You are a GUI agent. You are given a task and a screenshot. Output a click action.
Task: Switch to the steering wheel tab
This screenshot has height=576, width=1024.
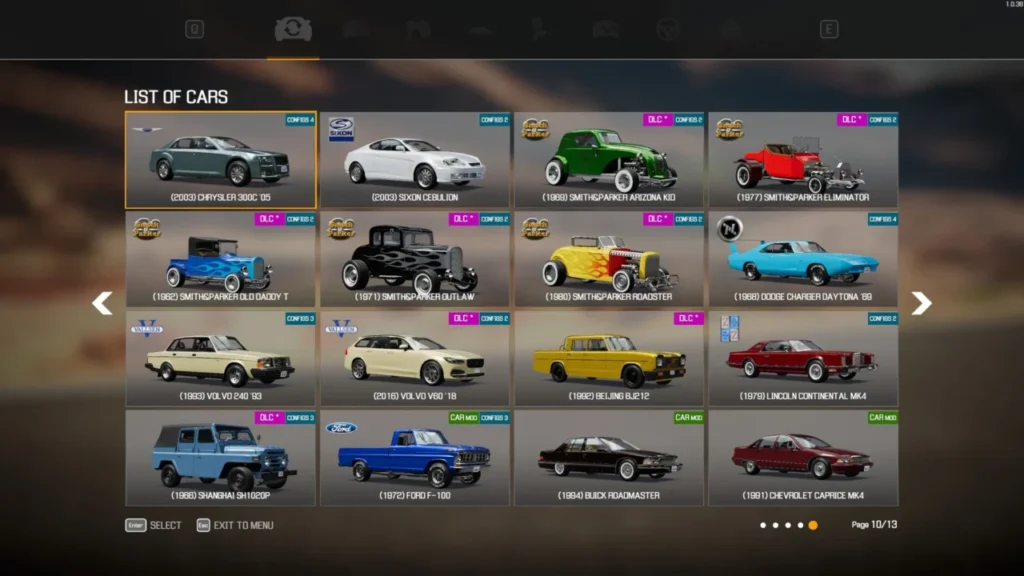[668, 30]
